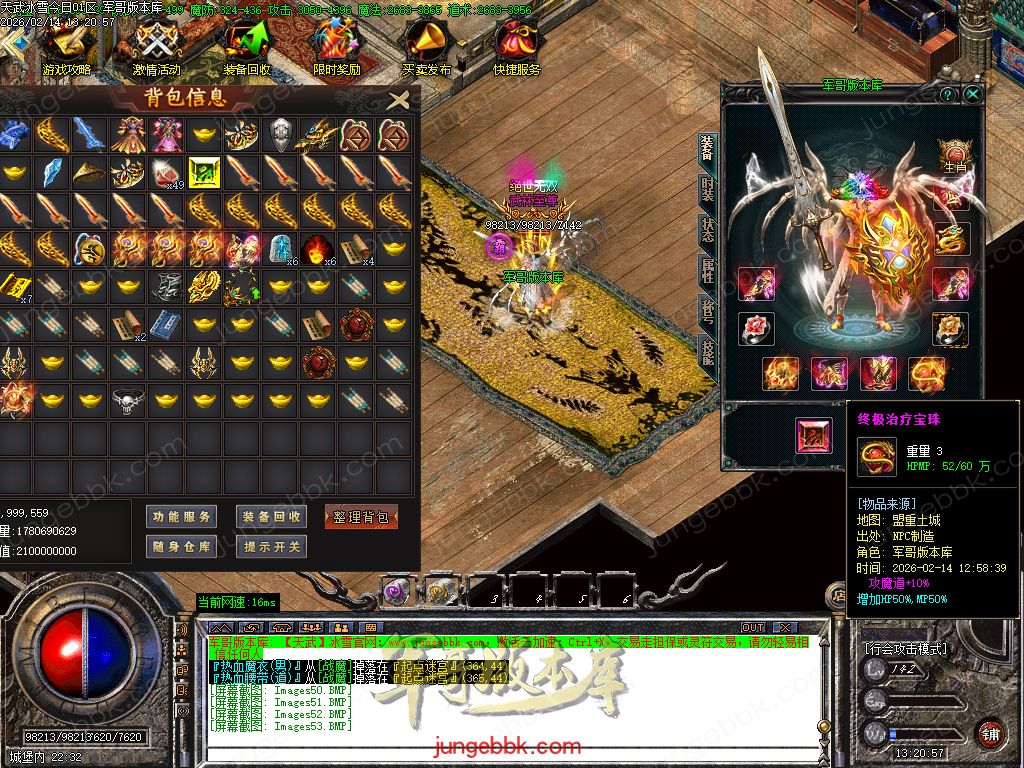Open the 游戏攻略 game guide icon

click(x=67, y=45)
